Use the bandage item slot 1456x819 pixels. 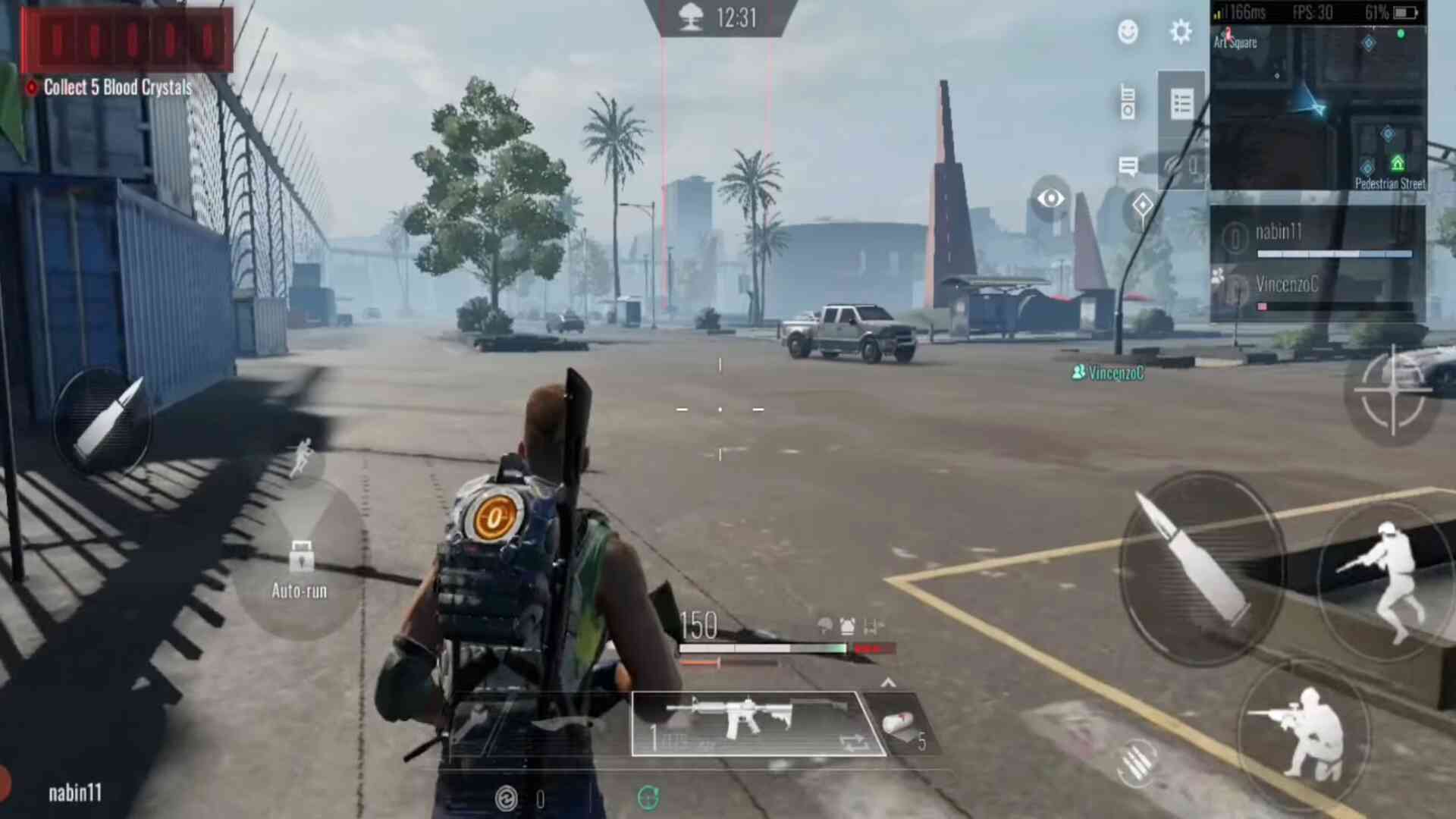click(902, 727)
